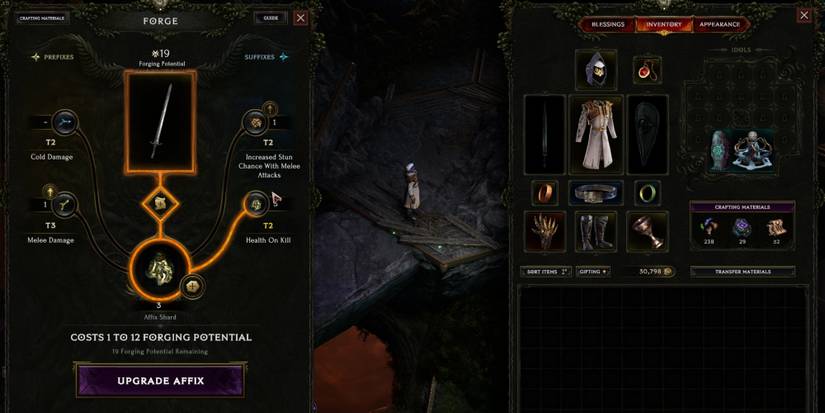Open the Forge guide
Viewport: 825px width, 413px height.
tap(270, 18)
